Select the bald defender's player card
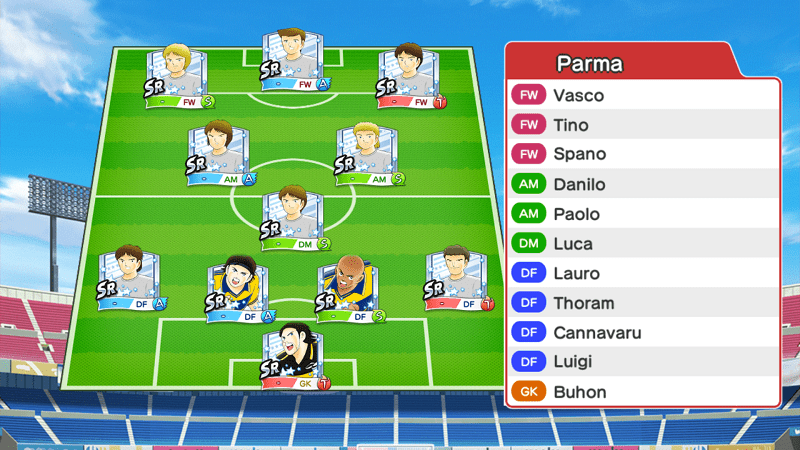This screenshot has height=450, width=800. tap(349, 289)
